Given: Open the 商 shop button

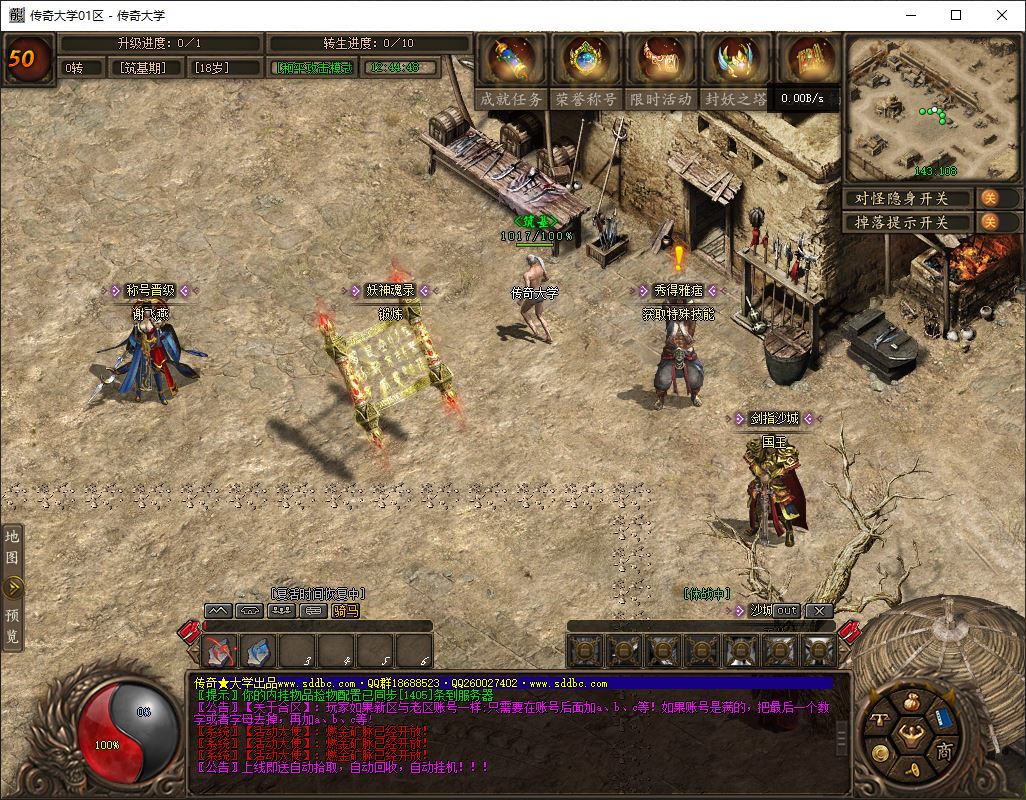Looking at the screenshot, I should (944, 751).
